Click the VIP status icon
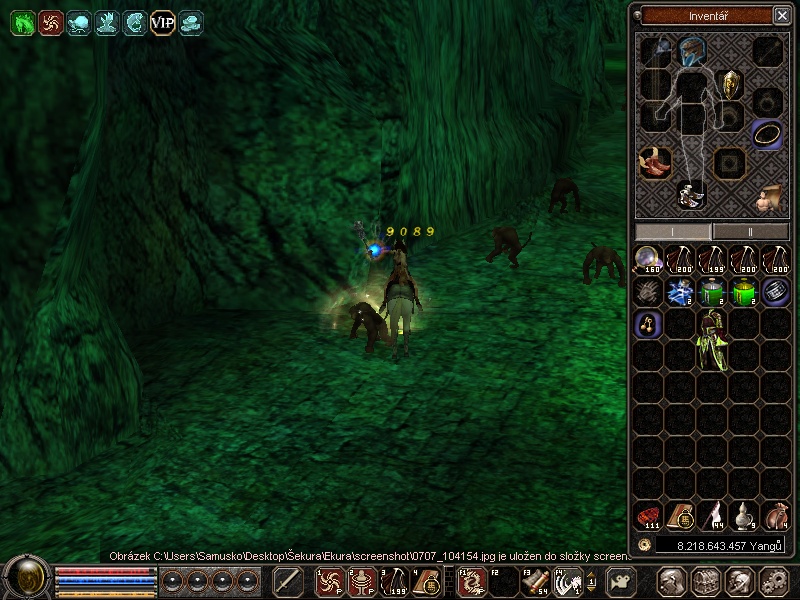This screenshot has height=600, width=800. pyautogui.click(x=162, y=22)
